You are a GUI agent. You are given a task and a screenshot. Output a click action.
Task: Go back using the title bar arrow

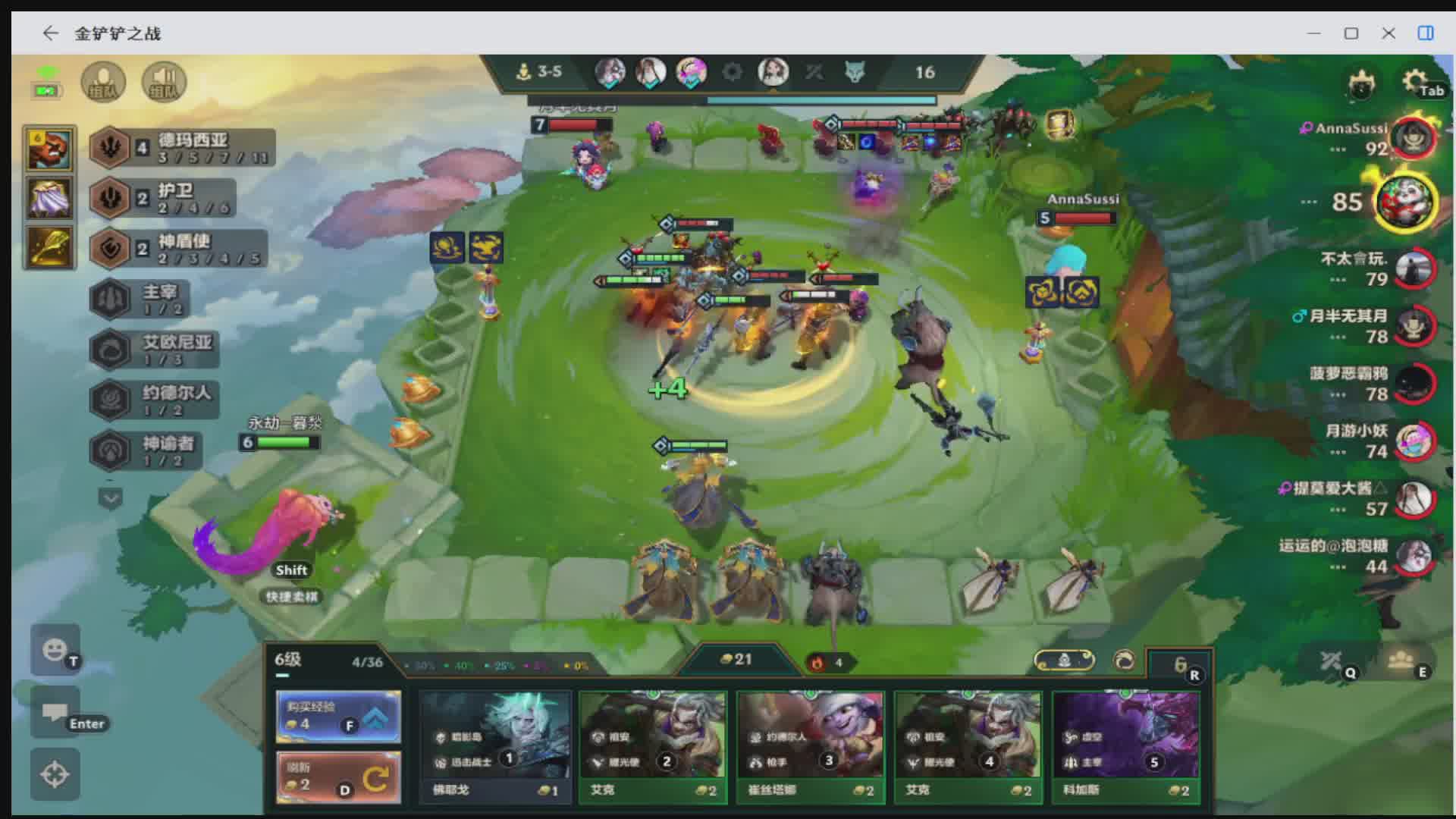50,33
